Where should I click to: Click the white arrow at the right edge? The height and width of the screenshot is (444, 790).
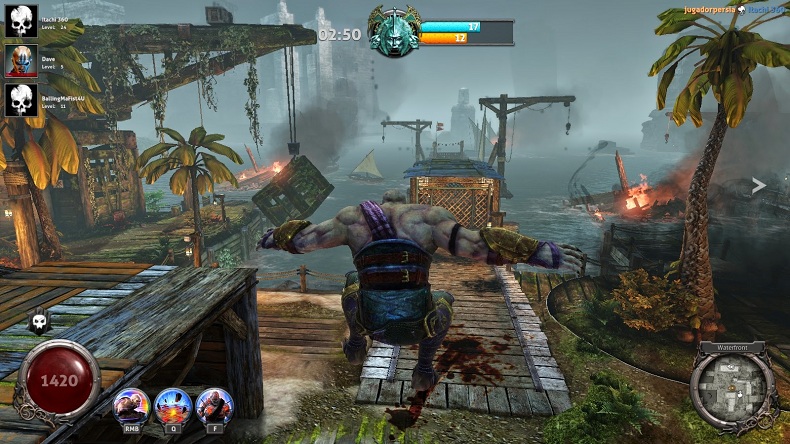click(759, 185)
